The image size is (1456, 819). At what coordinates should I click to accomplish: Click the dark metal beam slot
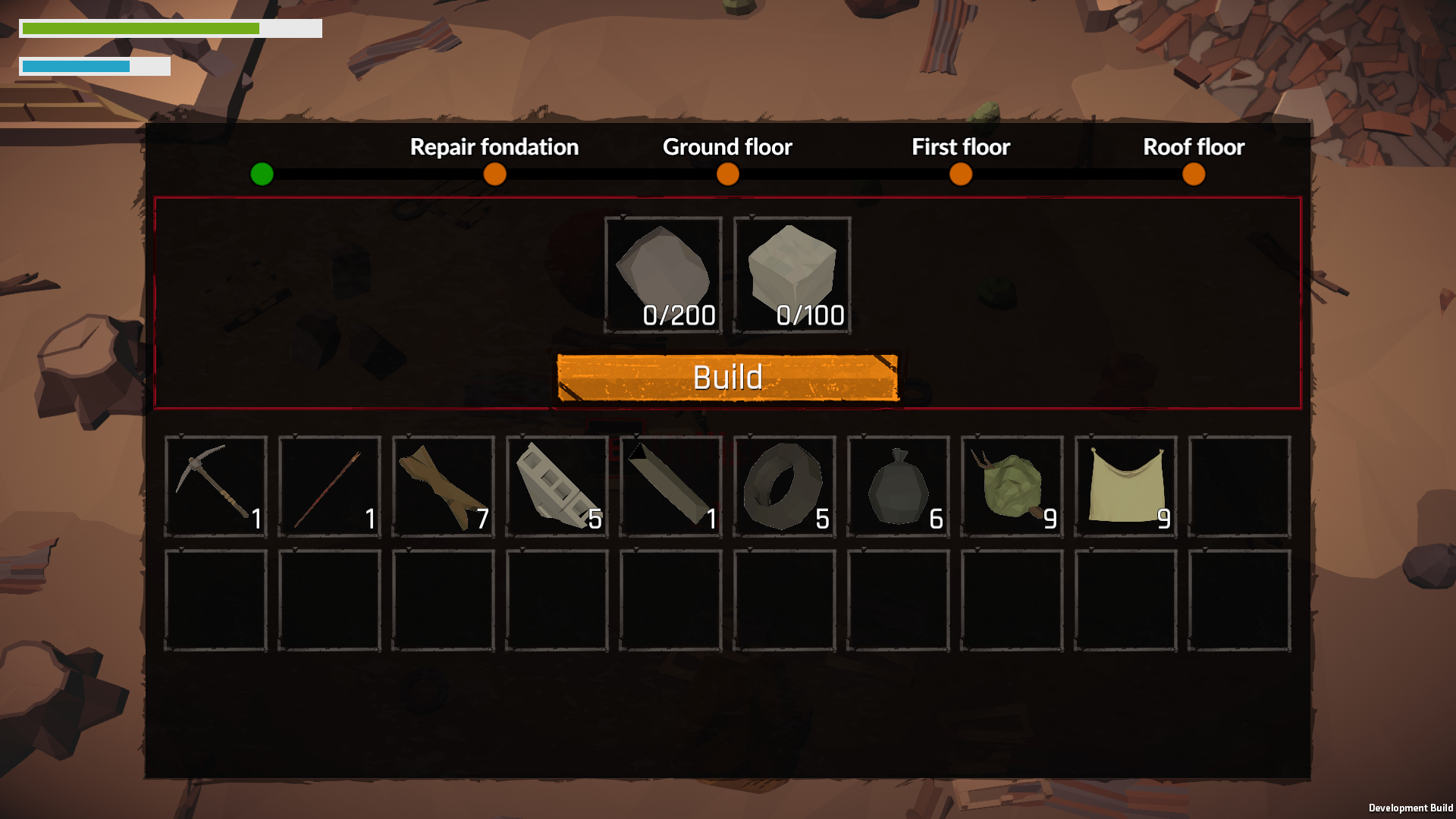671,487
